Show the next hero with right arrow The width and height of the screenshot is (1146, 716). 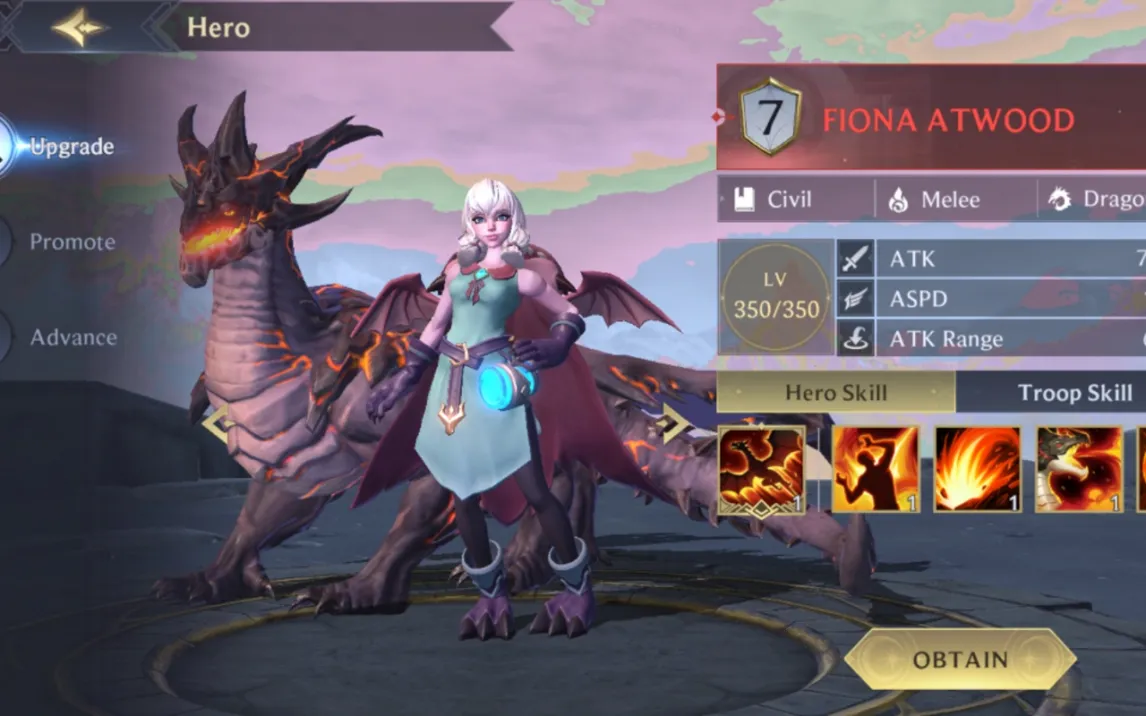click(673, 424)
